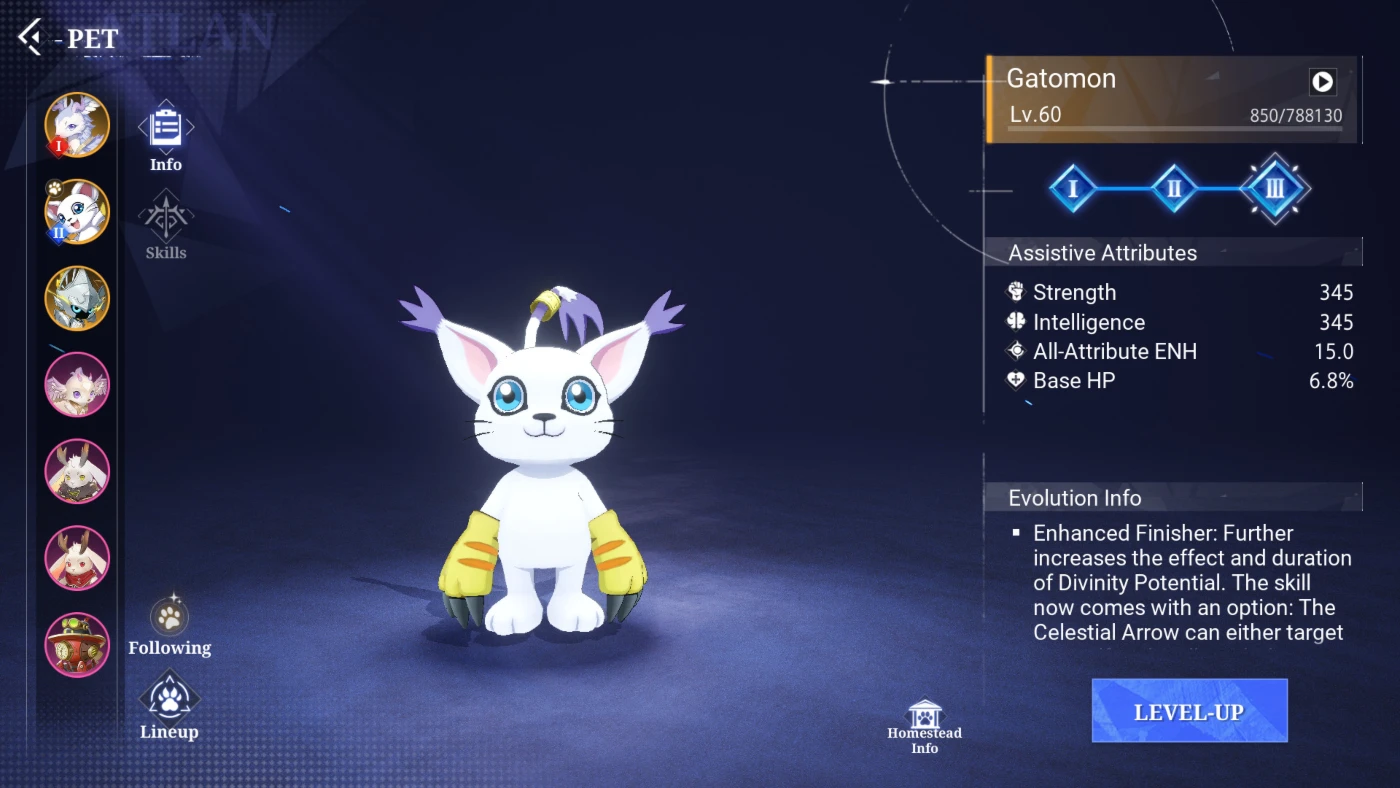Open the pet Lineup

(170, 704)
